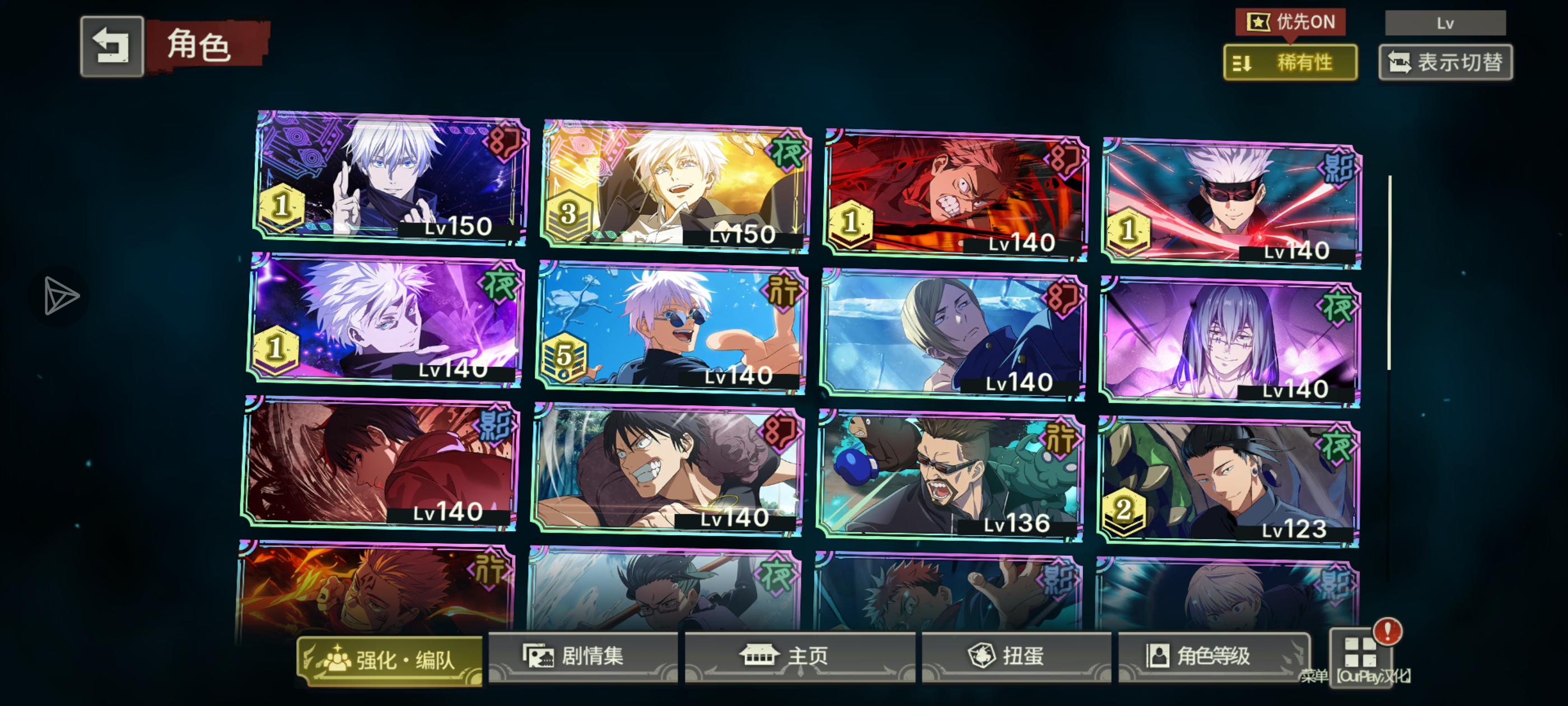Image resolution: width=1568 pixels, height=706 pixels.
Task: Open the 强化・编队 tab
Action: coord(390,659)
